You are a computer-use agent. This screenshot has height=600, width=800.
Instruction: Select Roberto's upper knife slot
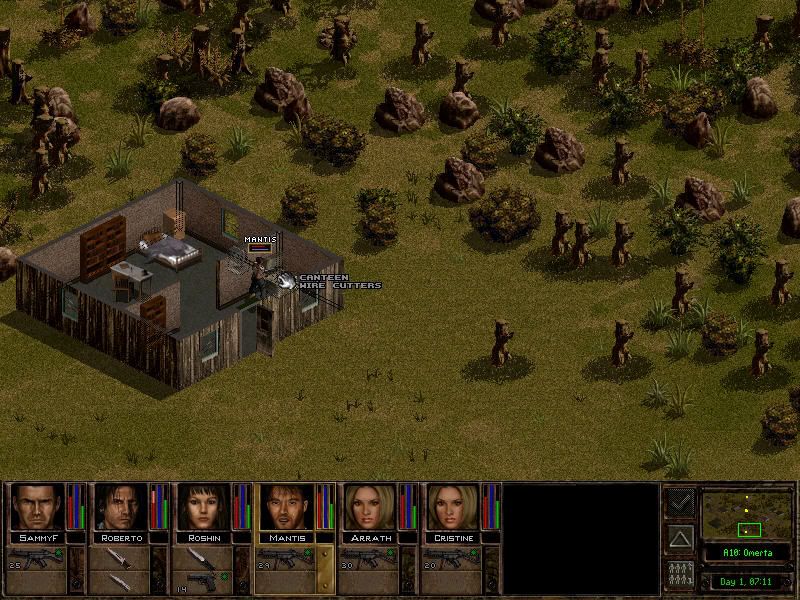click(120, 556)
